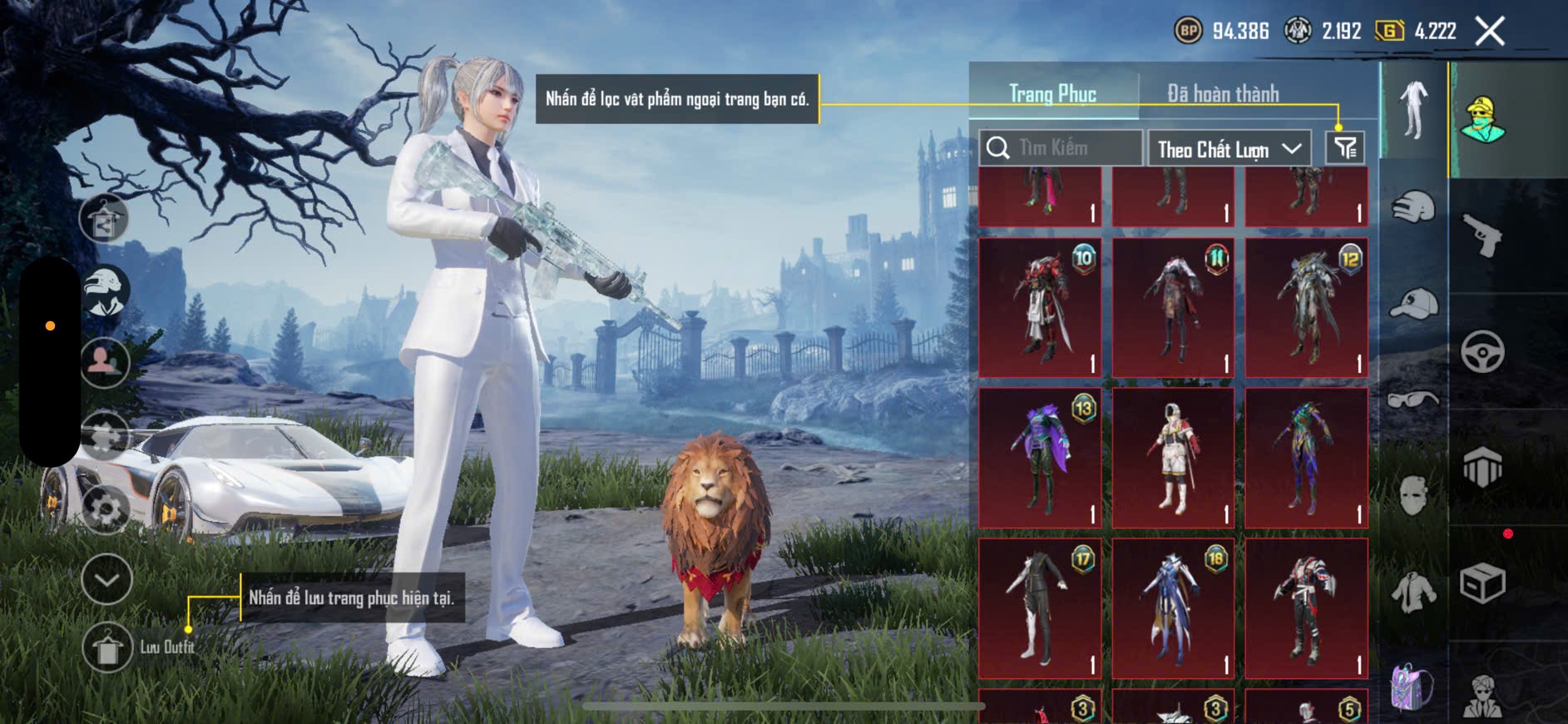Close the inventory with the X button
This screenshot has width=1568, height=724.
tap(1489, 32)
